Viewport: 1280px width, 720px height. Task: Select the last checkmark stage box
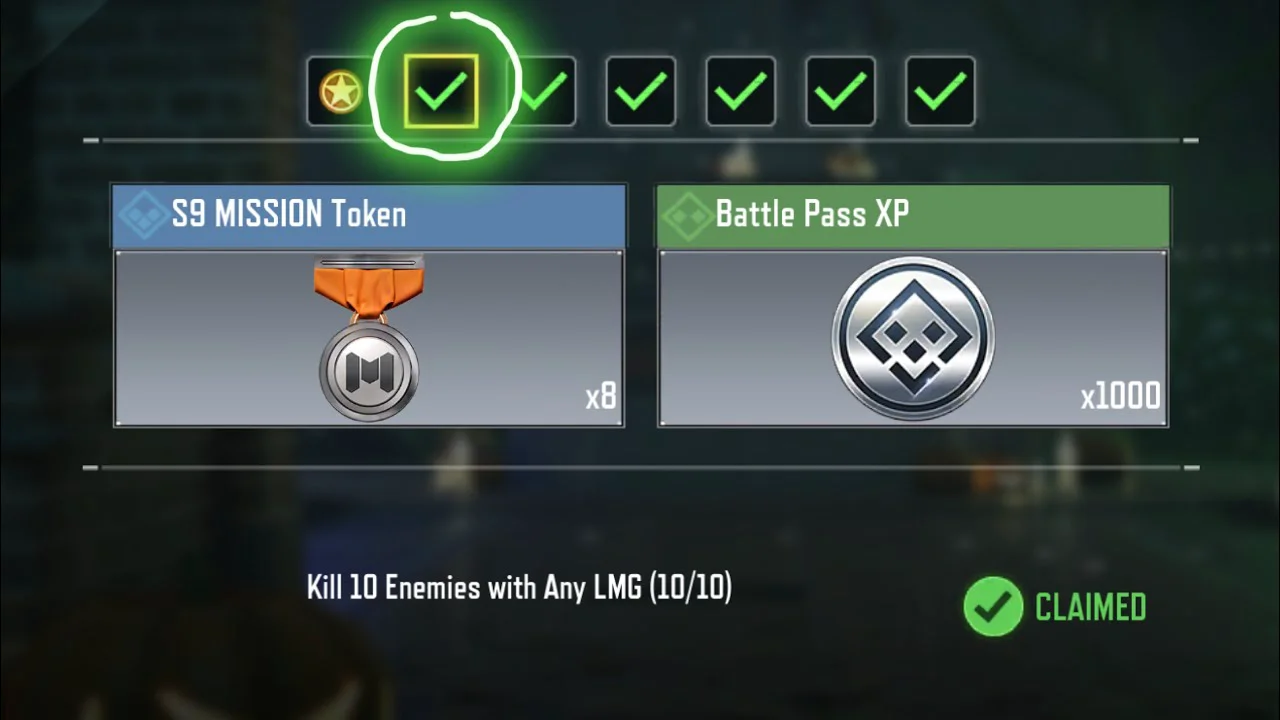940,92
